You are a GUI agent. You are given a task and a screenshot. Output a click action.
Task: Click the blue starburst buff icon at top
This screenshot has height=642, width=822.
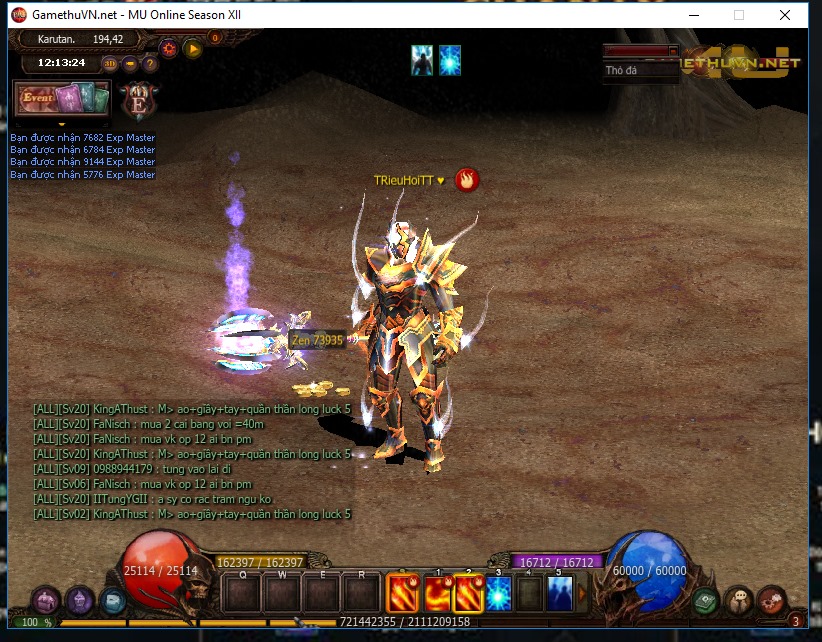coord(450,61)
